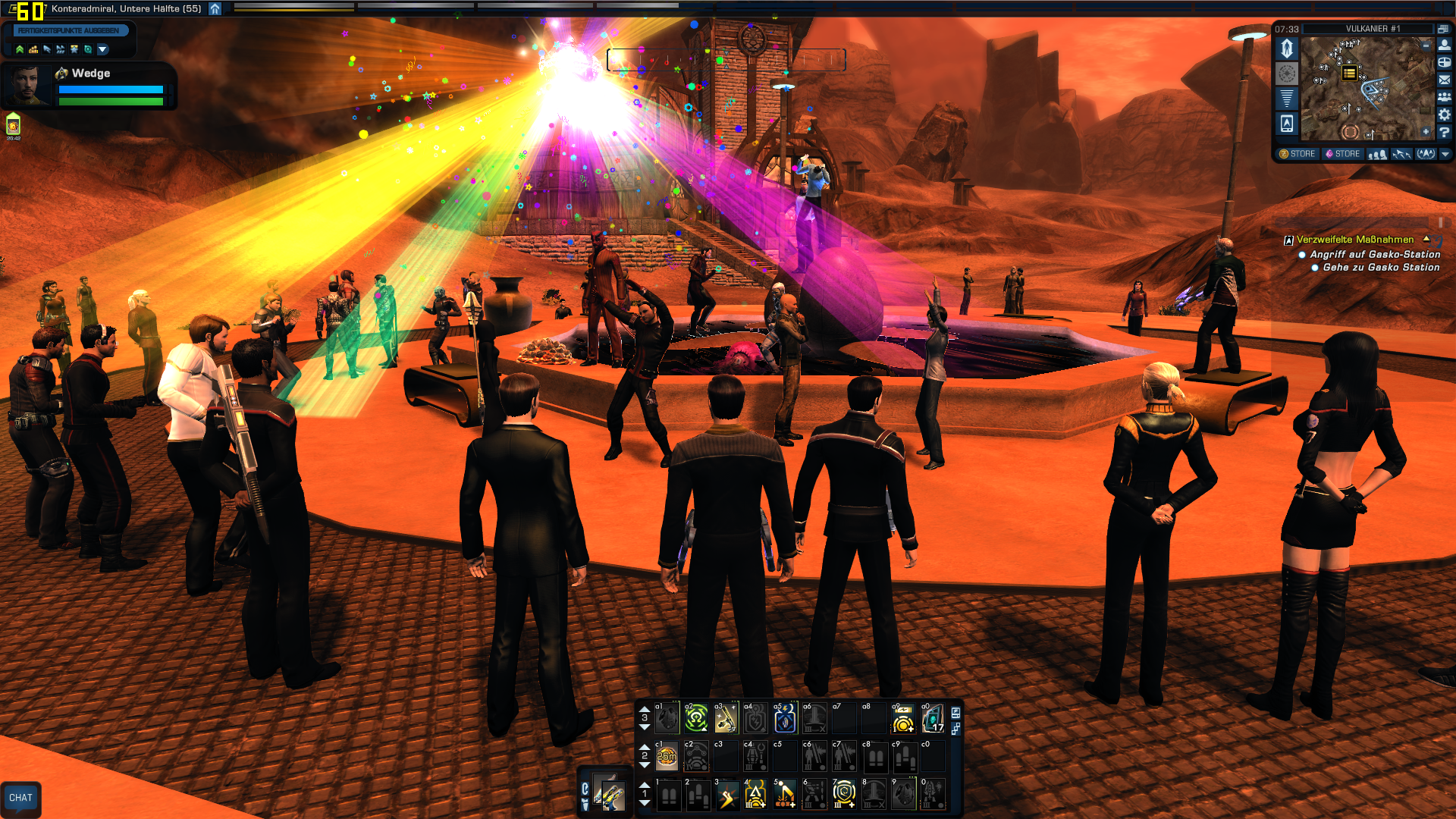This screenshot has height=819, width=1456.
Task: Zoom out the minimap with minus button
Action: click(x=1426, y=46)
